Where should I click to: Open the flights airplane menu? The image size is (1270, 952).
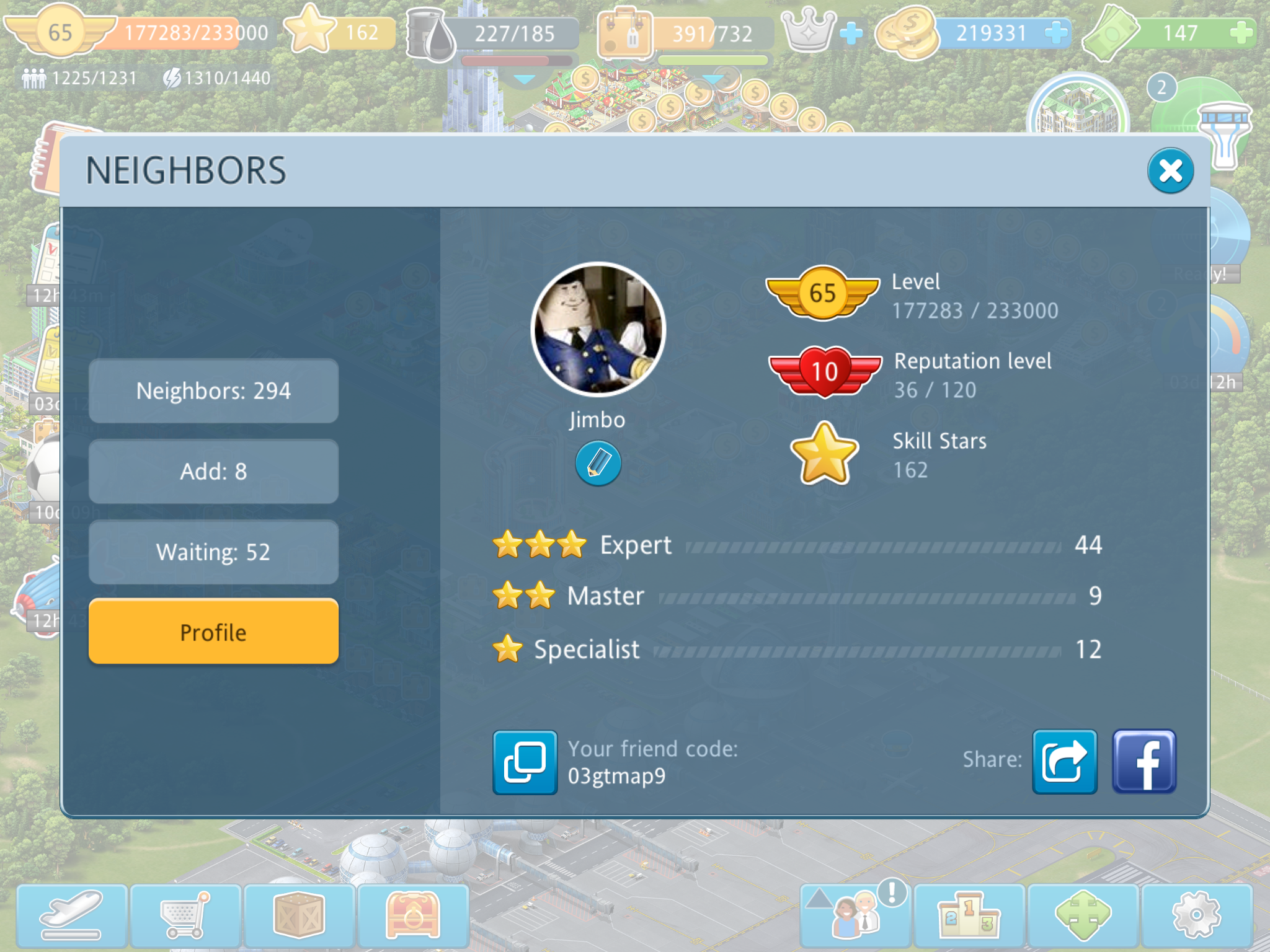point(71,915)
